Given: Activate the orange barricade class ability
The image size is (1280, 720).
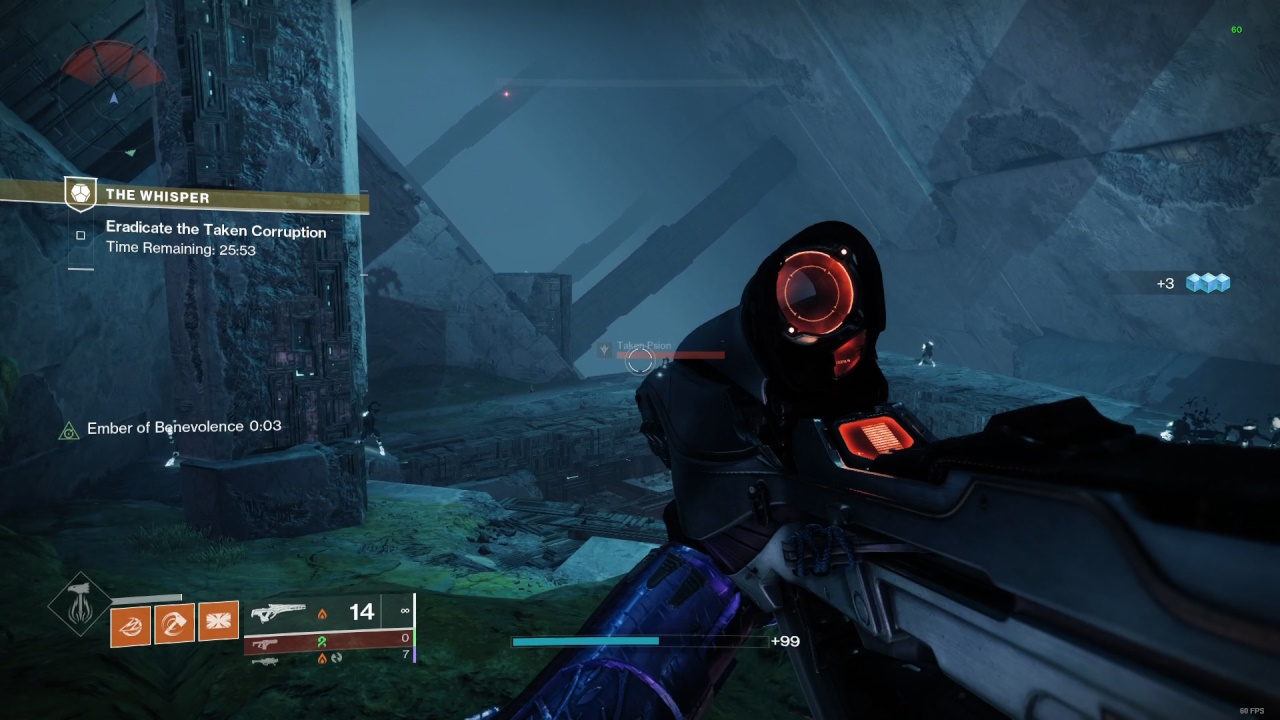Looking at the screenshot, I should pyautogui.click(x=218, y=621).
